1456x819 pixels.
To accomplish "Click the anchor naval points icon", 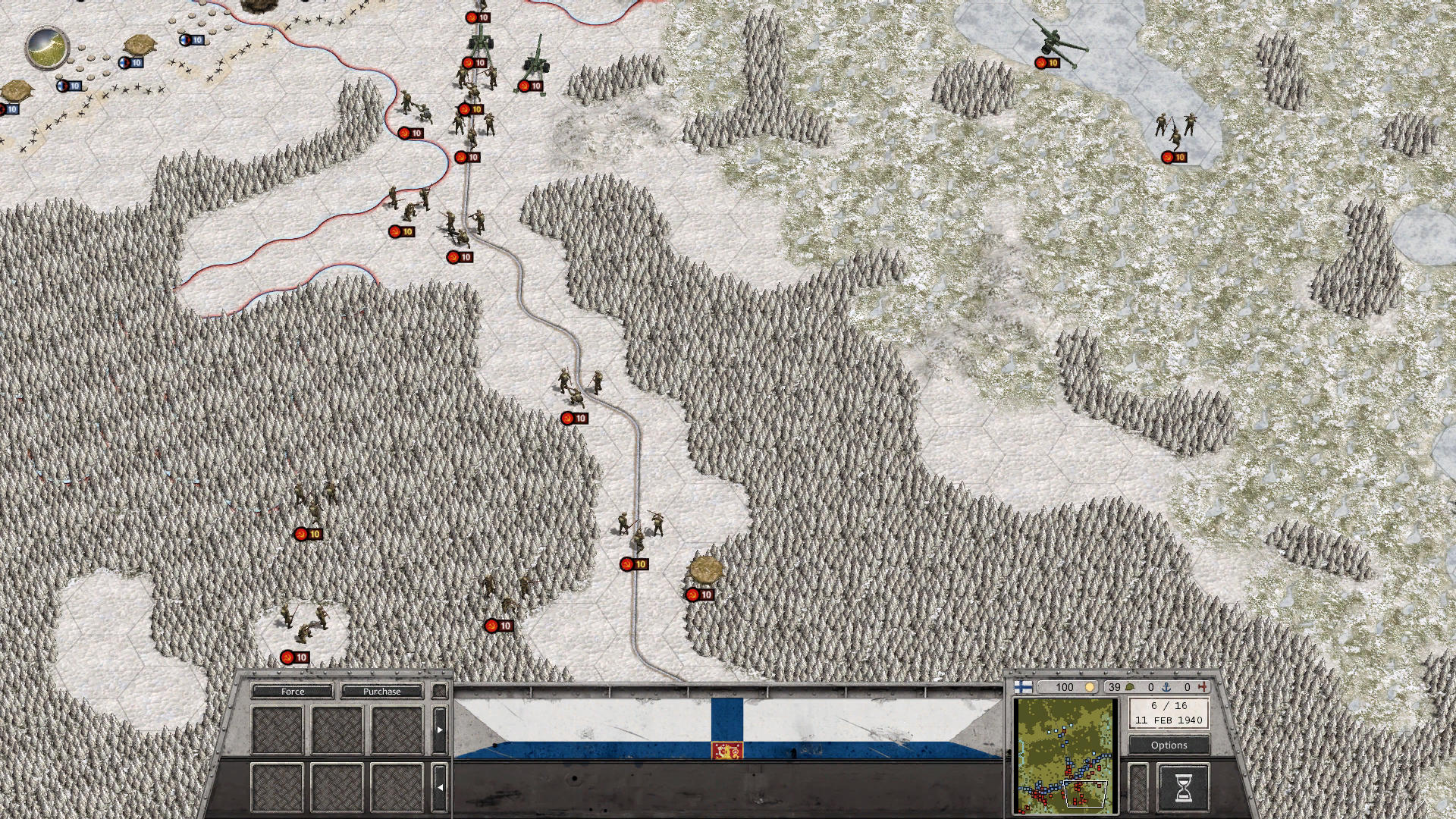I will point(1168,687).
